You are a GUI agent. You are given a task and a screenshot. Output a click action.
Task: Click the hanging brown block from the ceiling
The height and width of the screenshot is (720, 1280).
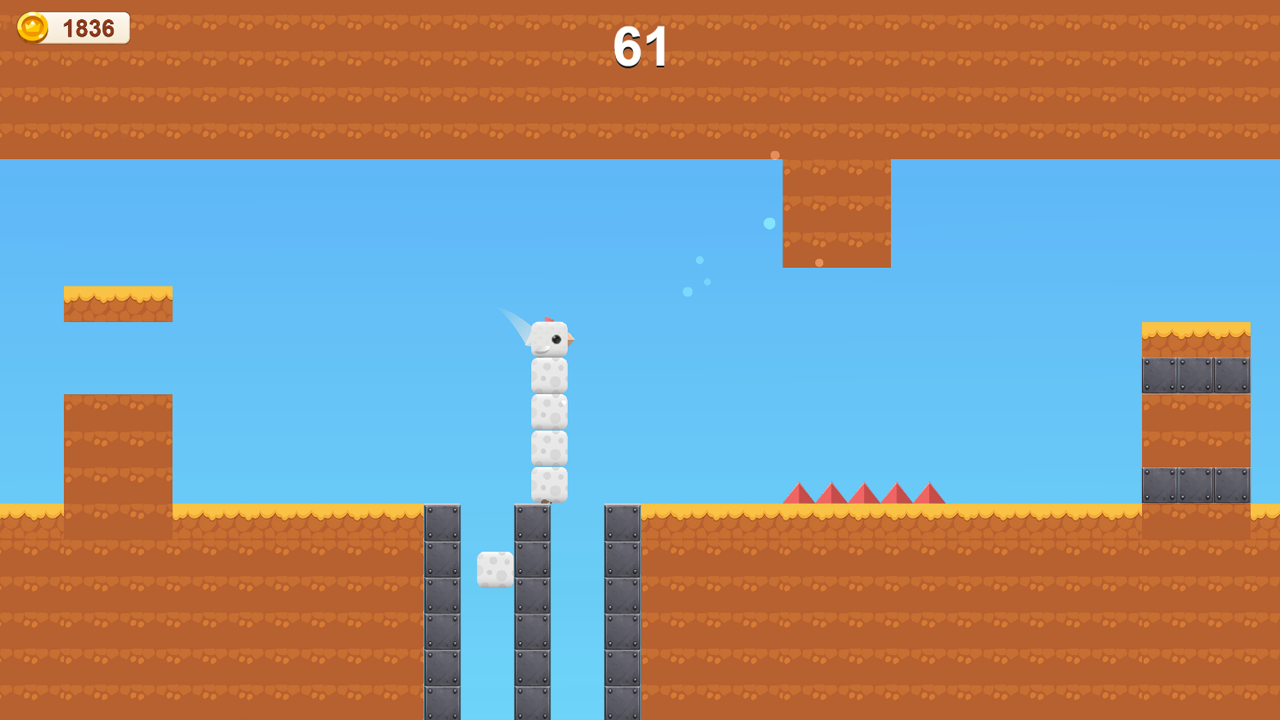point(836,210)
